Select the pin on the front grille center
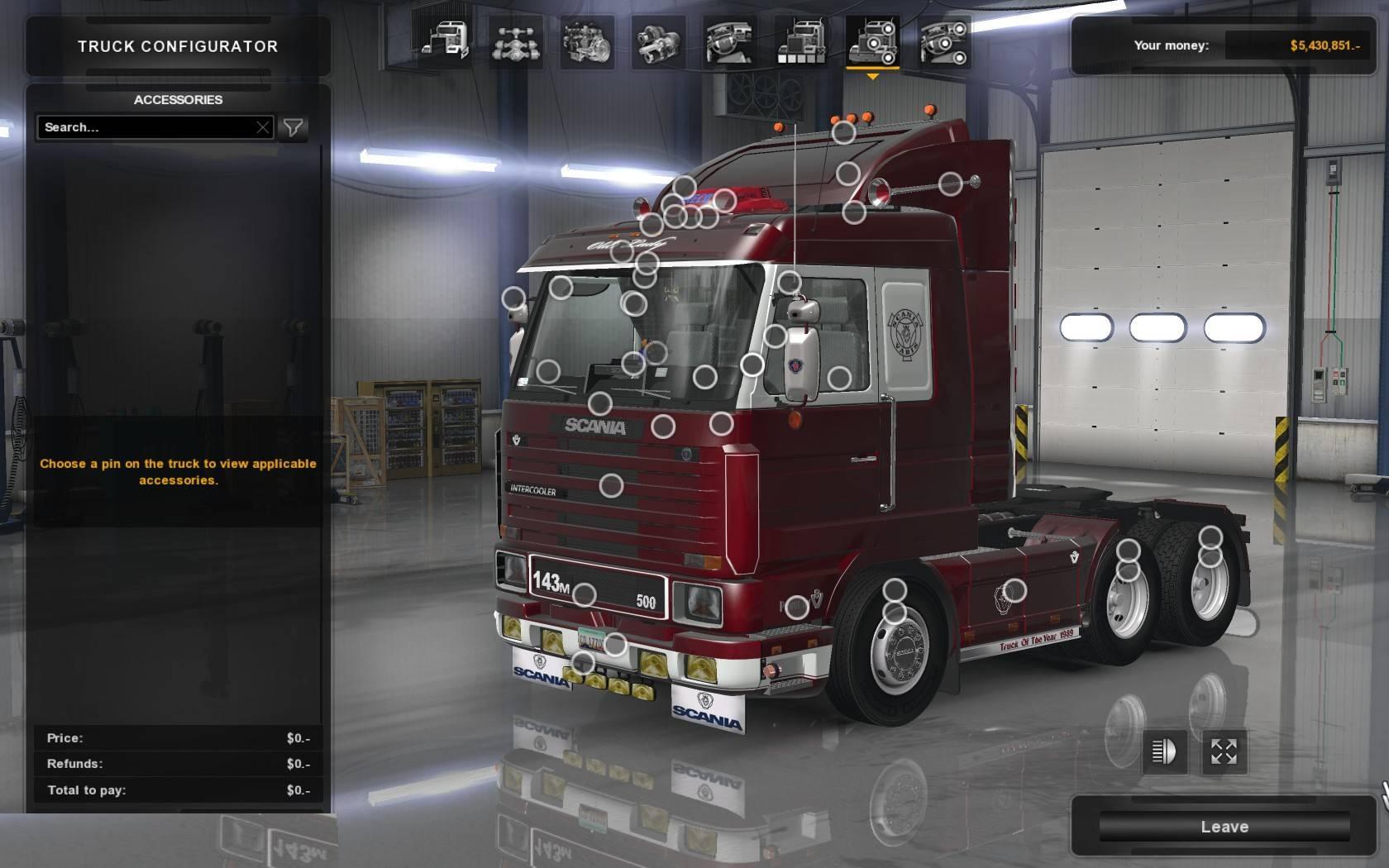Image resolution: width=1389 pixels, height=868 pixels. coord(611,485)
